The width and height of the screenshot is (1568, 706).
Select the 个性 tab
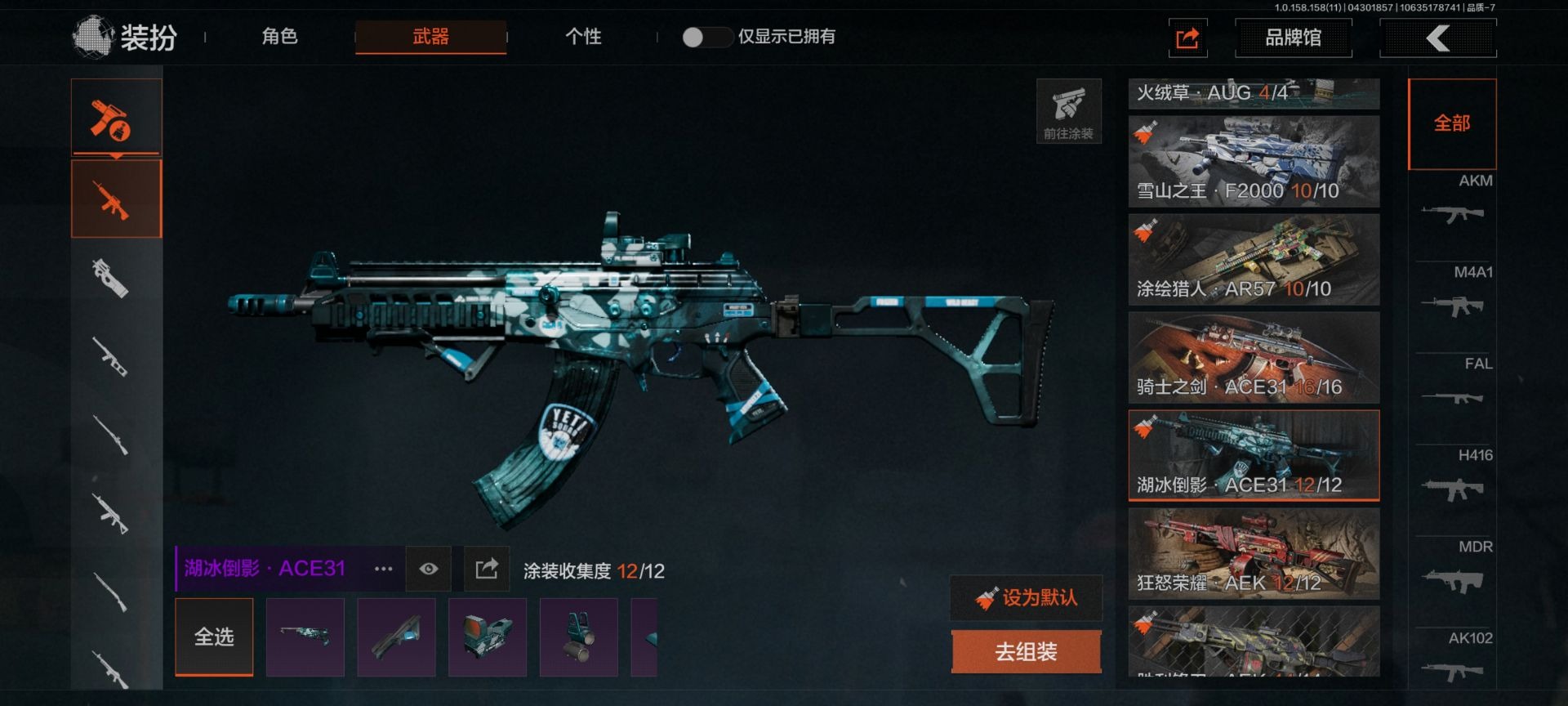tap(583, 37)
